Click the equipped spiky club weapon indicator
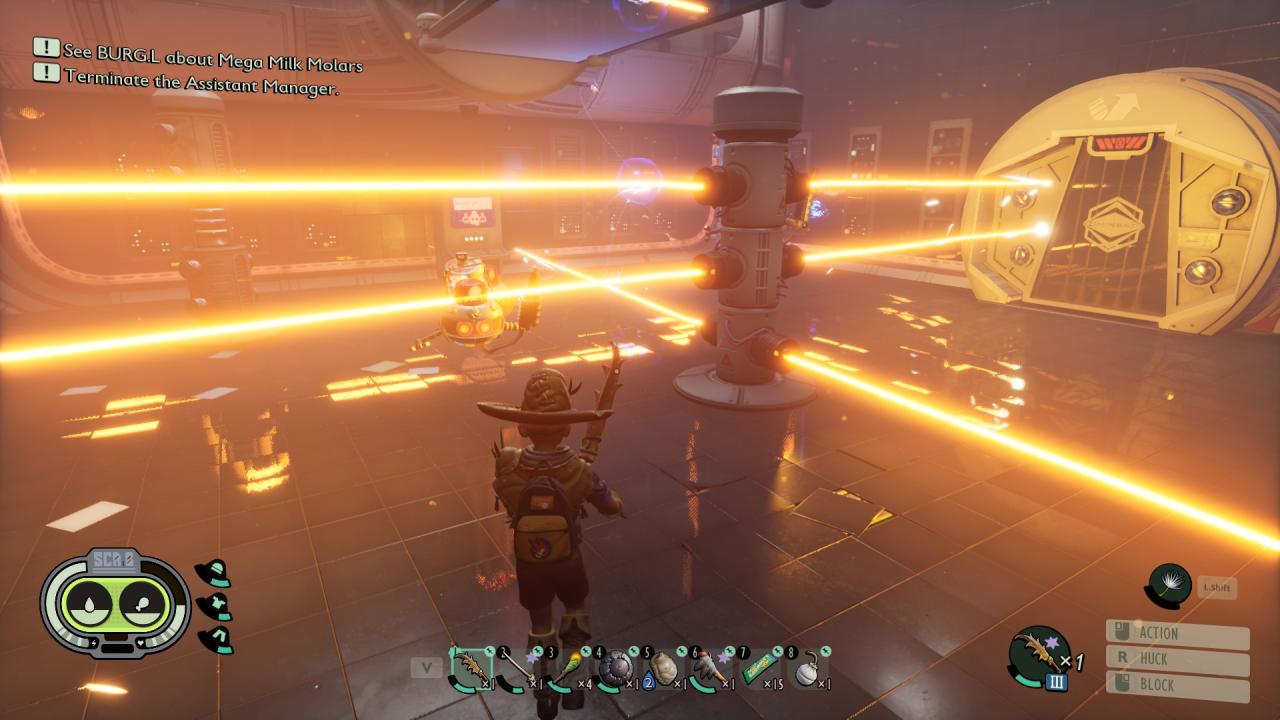Screen dimensions: 1280x720 [1039, 655]
